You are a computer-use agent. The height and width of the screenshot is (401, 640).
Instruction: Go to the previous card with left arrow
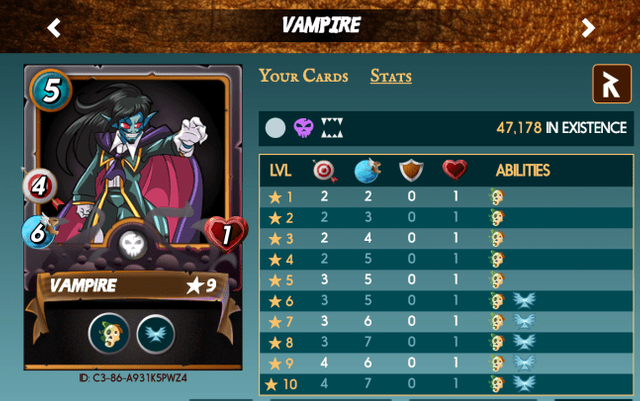(x=54, y=27)
